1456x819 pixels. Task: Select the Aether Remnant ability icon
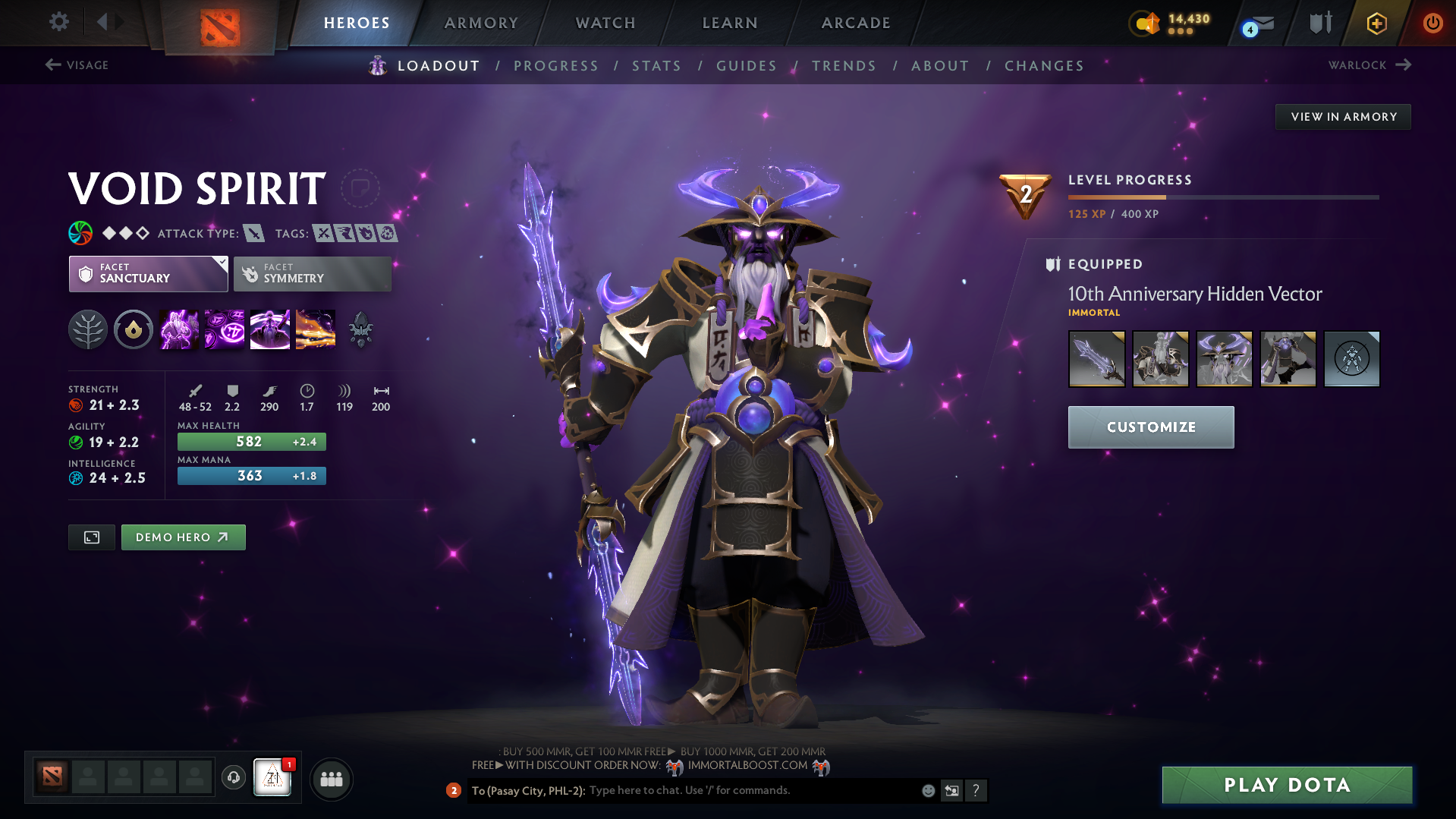178,329
